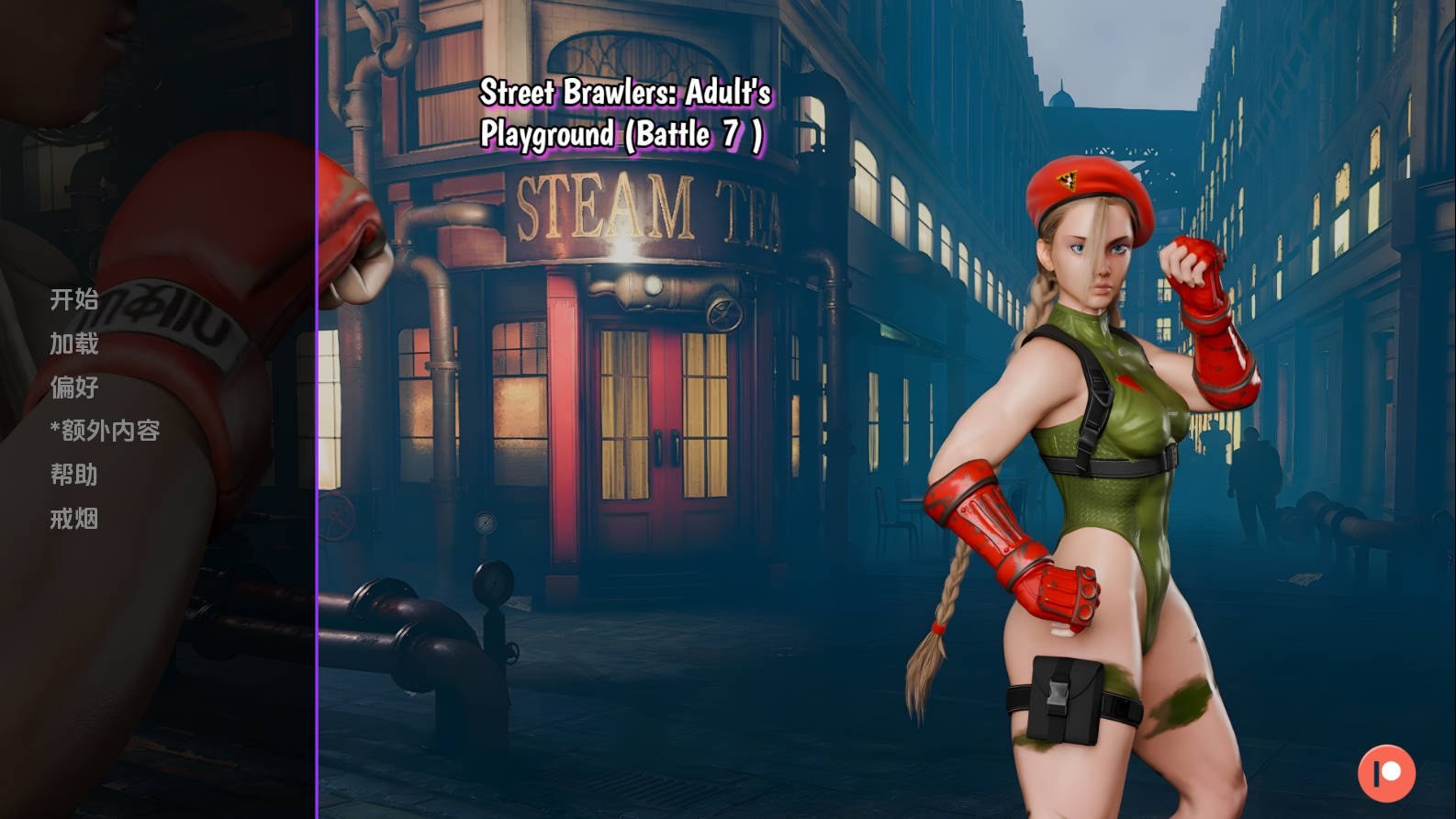Open the 加载 load menu

pyautogui.click(x=73, y=343)
